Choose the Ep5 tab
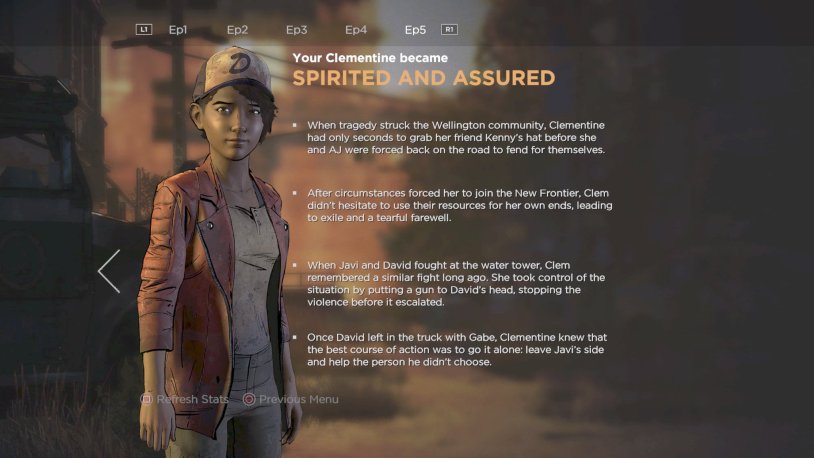Viewport: 814px width, 458px height. click(415, 30)
